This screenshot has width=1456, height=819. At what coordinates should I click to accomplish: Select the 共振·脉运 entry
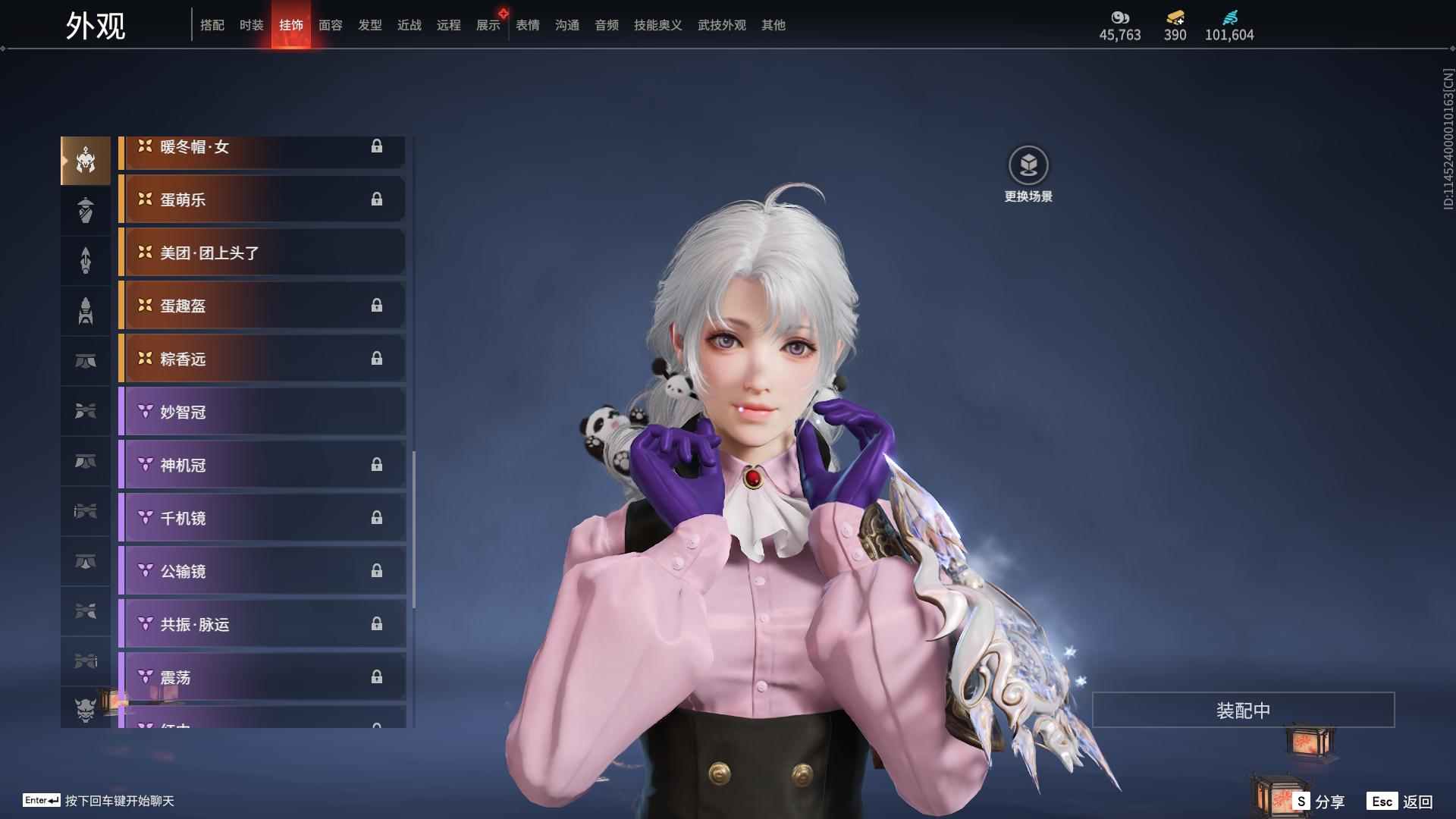[x=262, y=624]
